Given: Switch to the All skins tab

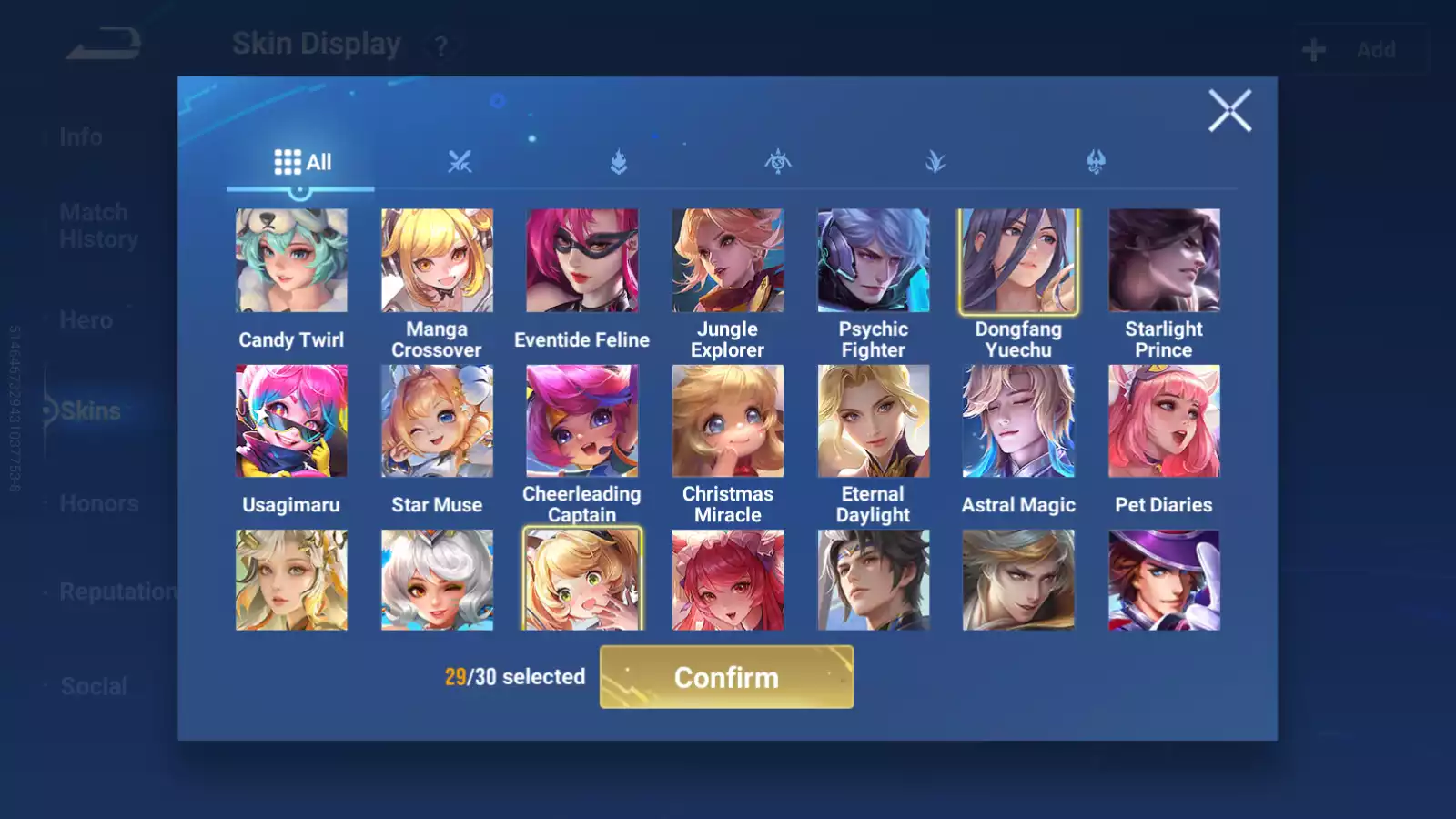Looking at the screenshot, I should (x=302, y=162).
